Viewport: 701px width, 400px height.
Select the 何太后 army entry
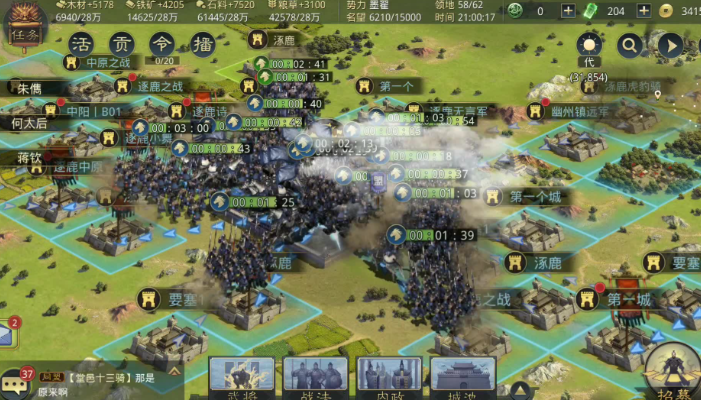tap(28, 124)
